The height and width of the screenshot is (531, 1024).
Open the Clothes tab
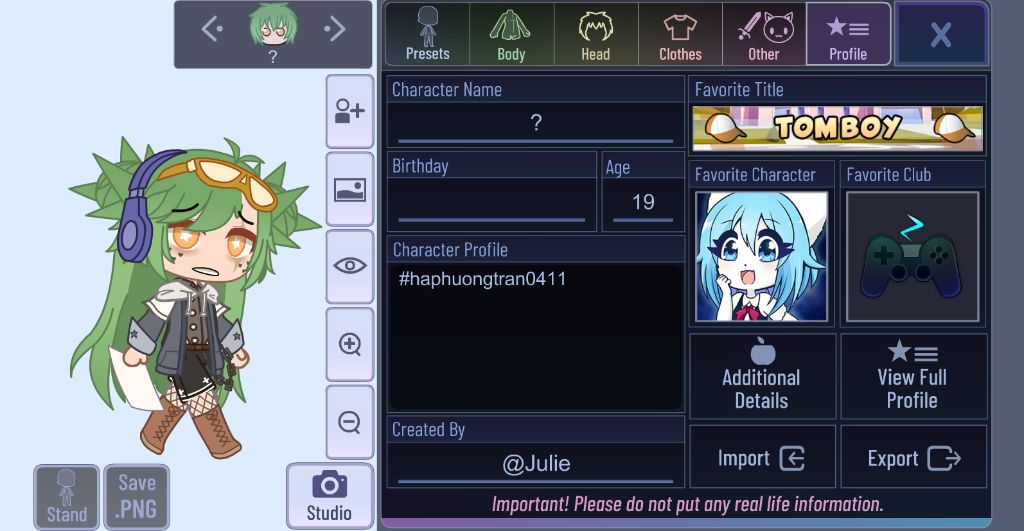point(680,34)
